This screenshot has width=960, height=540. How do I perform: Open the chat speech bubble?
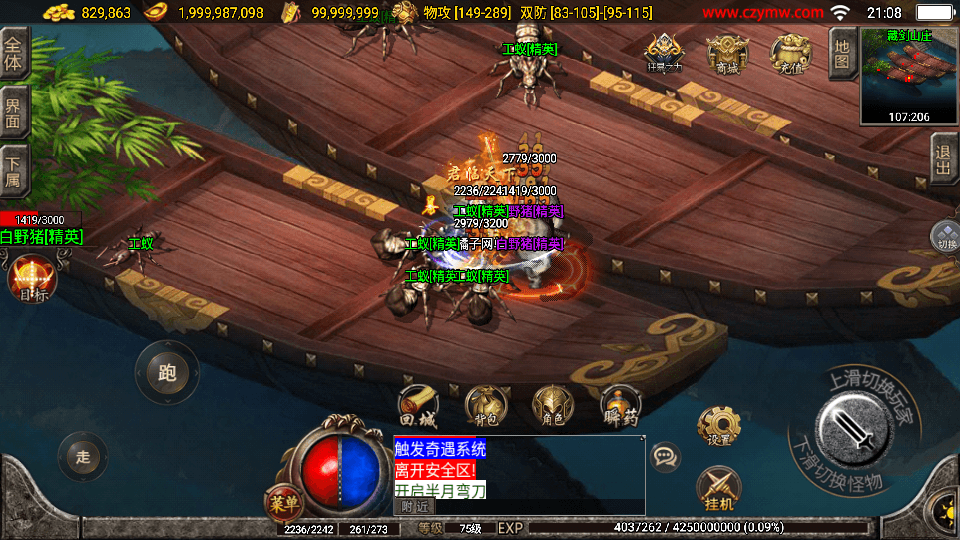click(665, 457)
